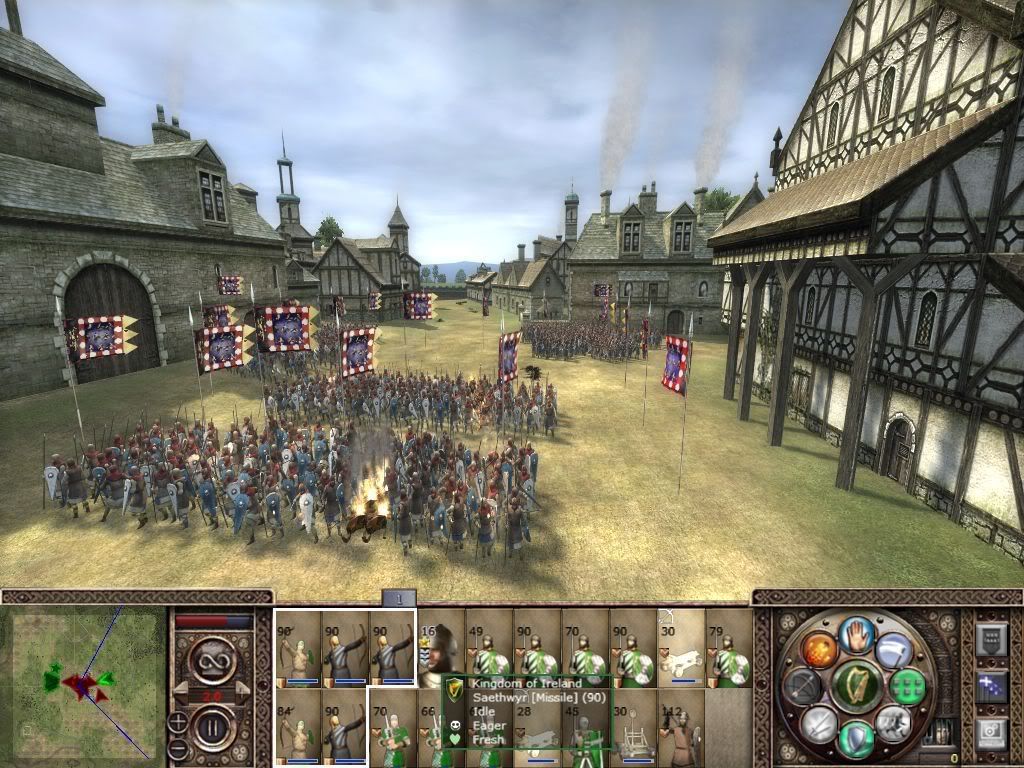This screenshot has width=1024, height=768.
Task: Activate the halt order hand icon
Action: (x=856, y=636)
